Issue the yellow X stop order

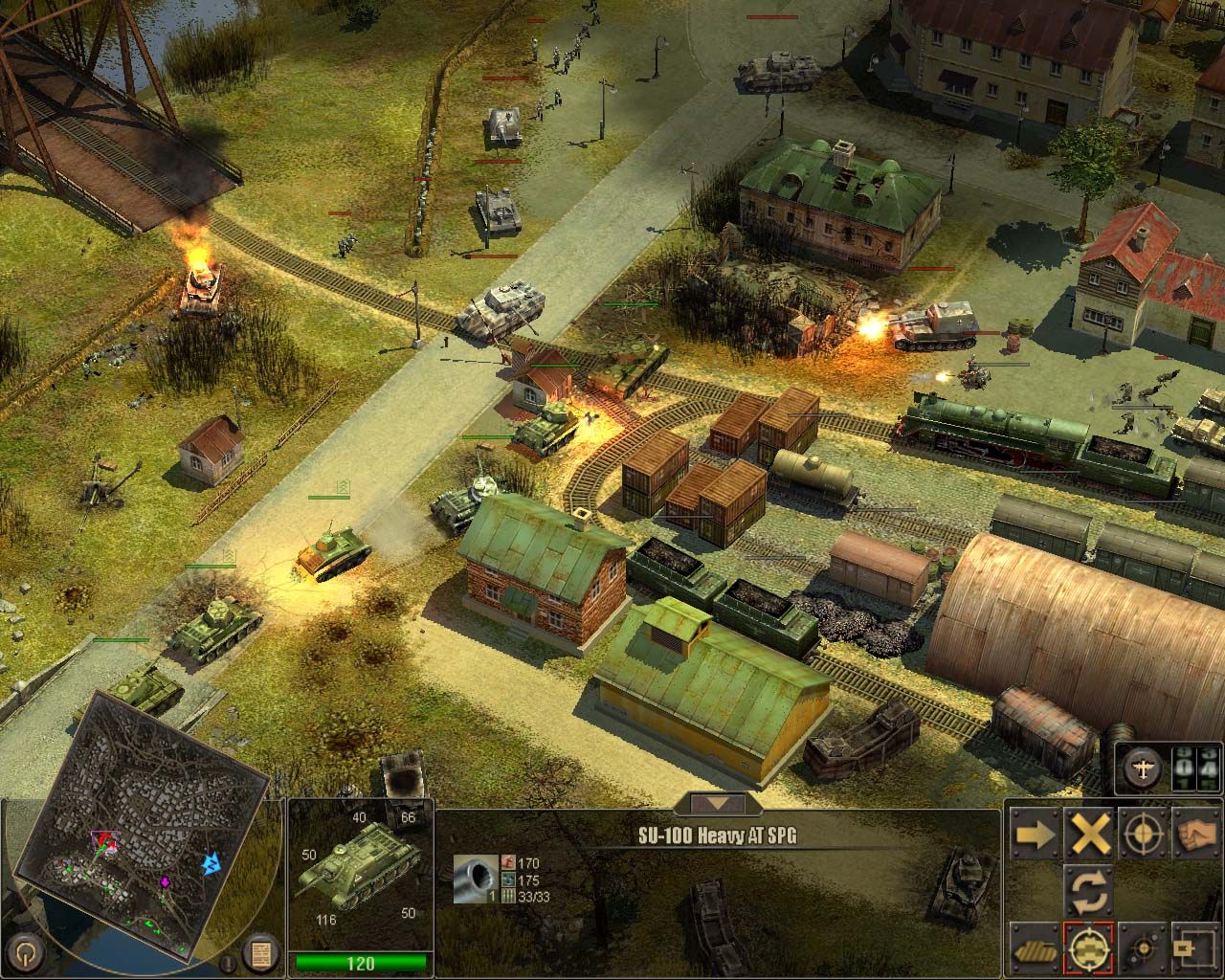1089,835
